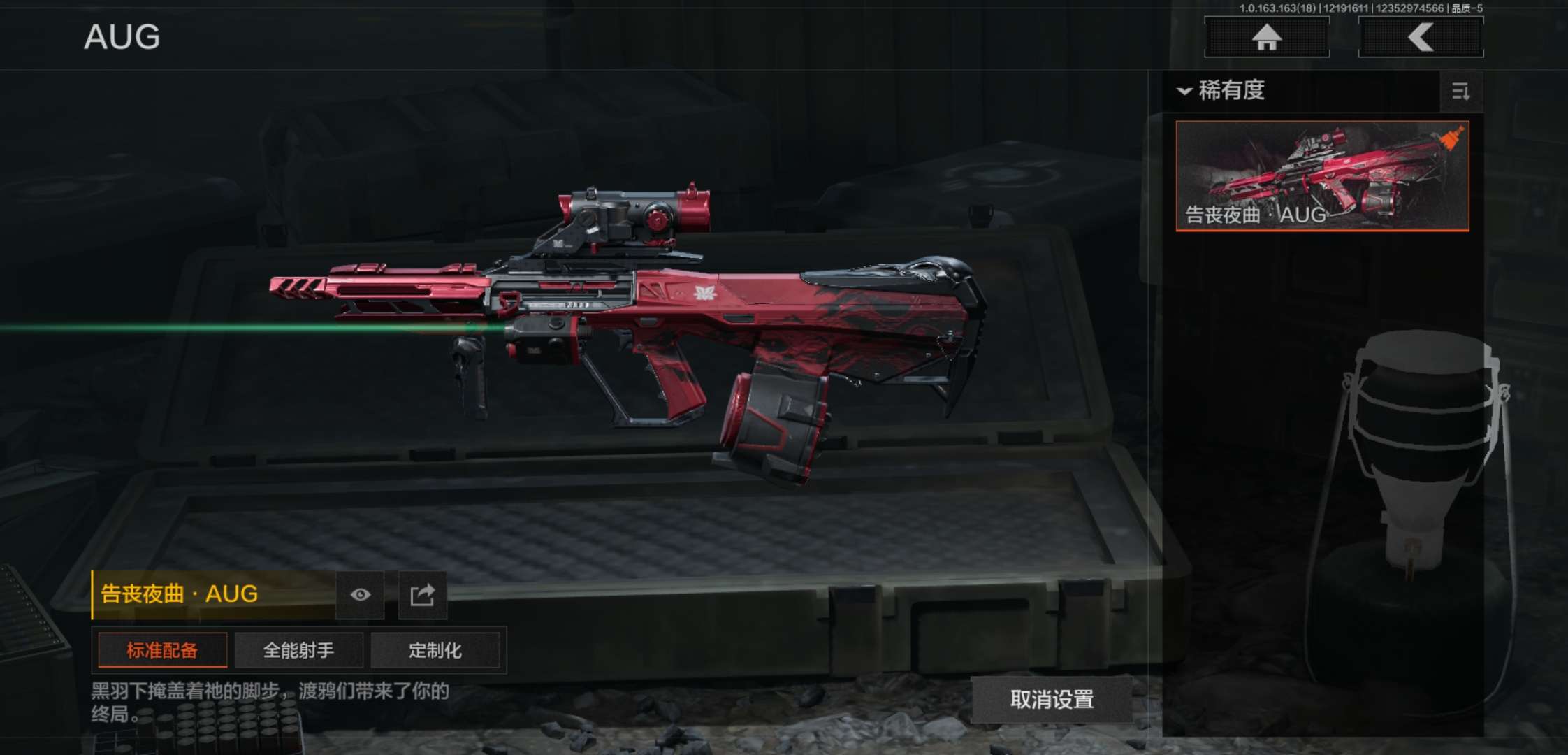Screen dimensions: 1568x755
Task: Switch to the 标准配备 tab
Action: coord(162,650)
